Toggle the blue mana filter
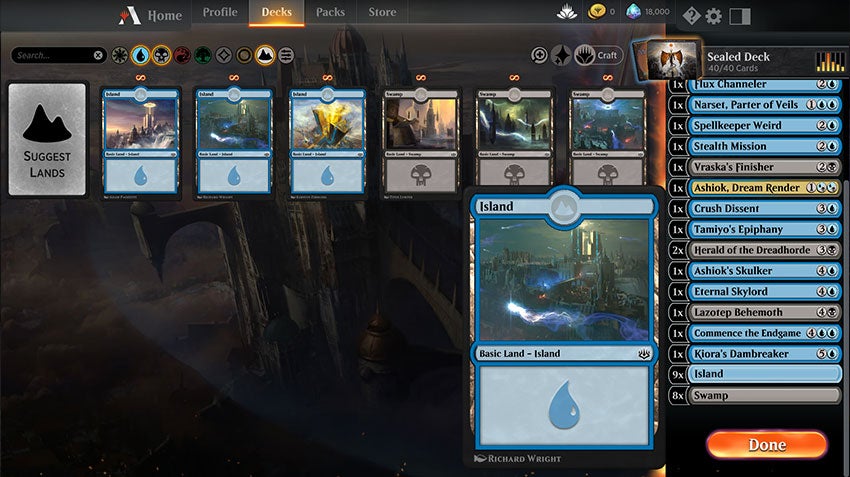The height and width of the screenshot is (477, 850). pos(141,55)
